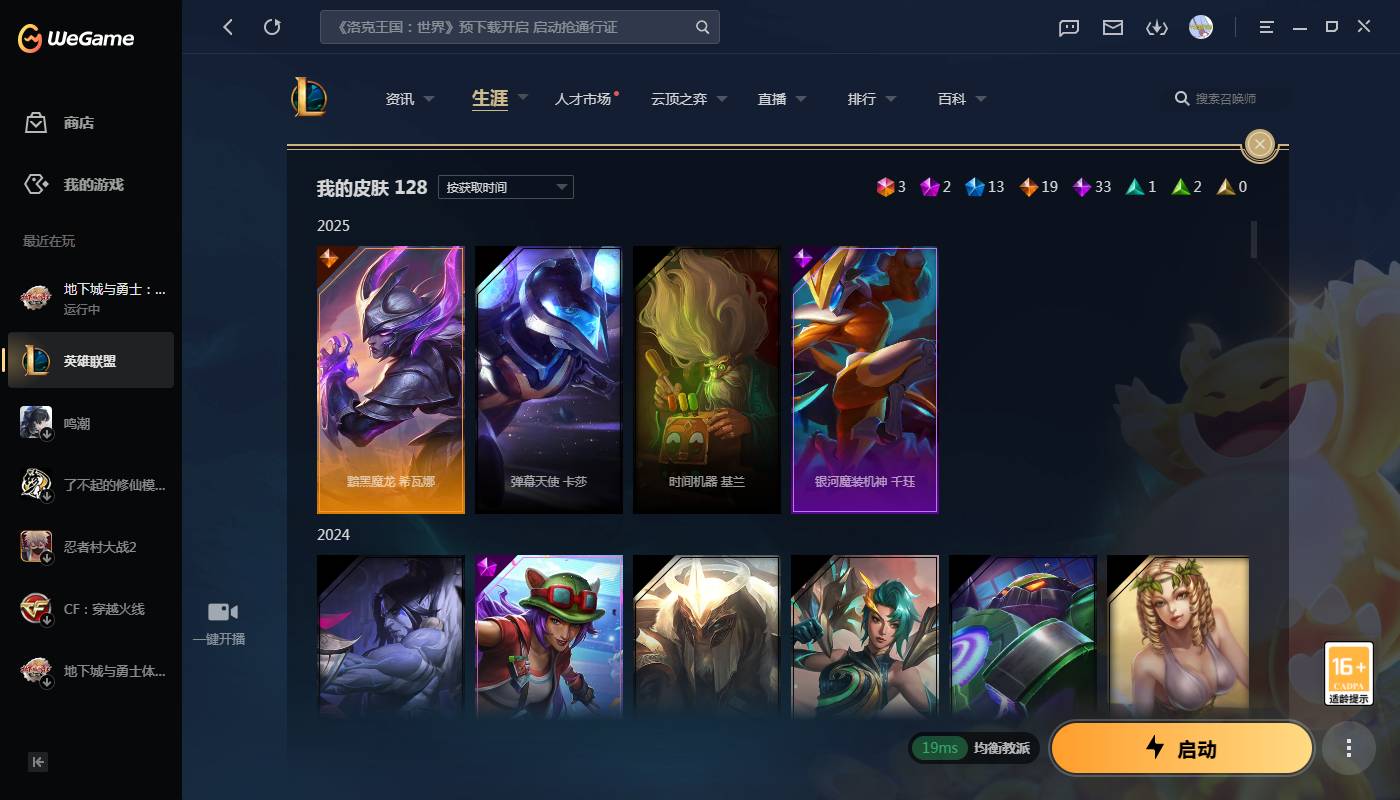Select the 弹幕天使 卡莎 skin thumbnail
This screenshot has width=1400, height=800.
[549, 380]
